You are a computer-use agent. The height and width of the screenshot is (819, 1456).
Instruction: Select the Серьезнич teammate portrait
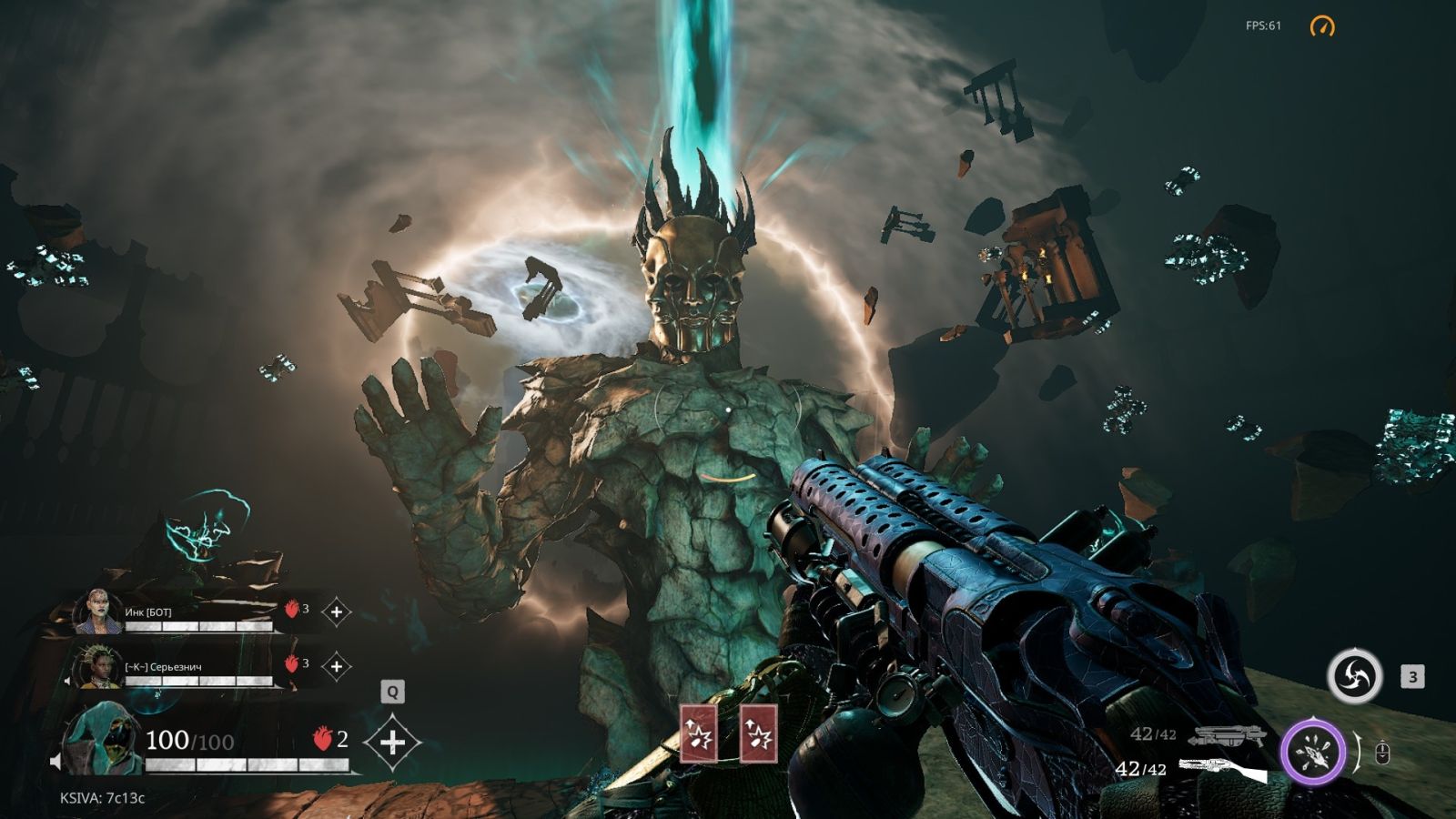click(98, 667)
